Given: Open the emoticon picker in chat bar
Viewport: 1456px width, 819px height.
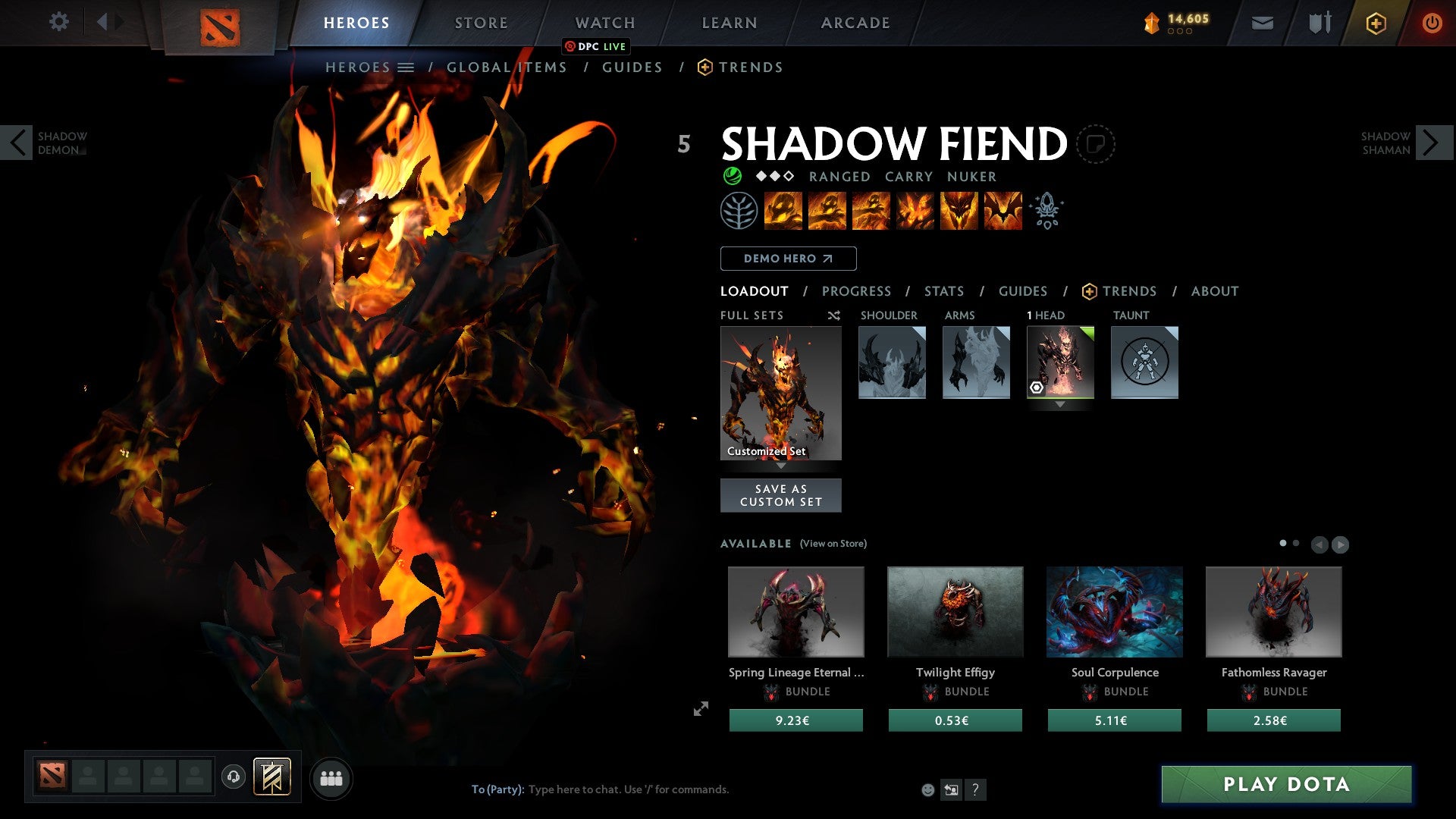Looking at the screenshot, I should pos(927,789).
